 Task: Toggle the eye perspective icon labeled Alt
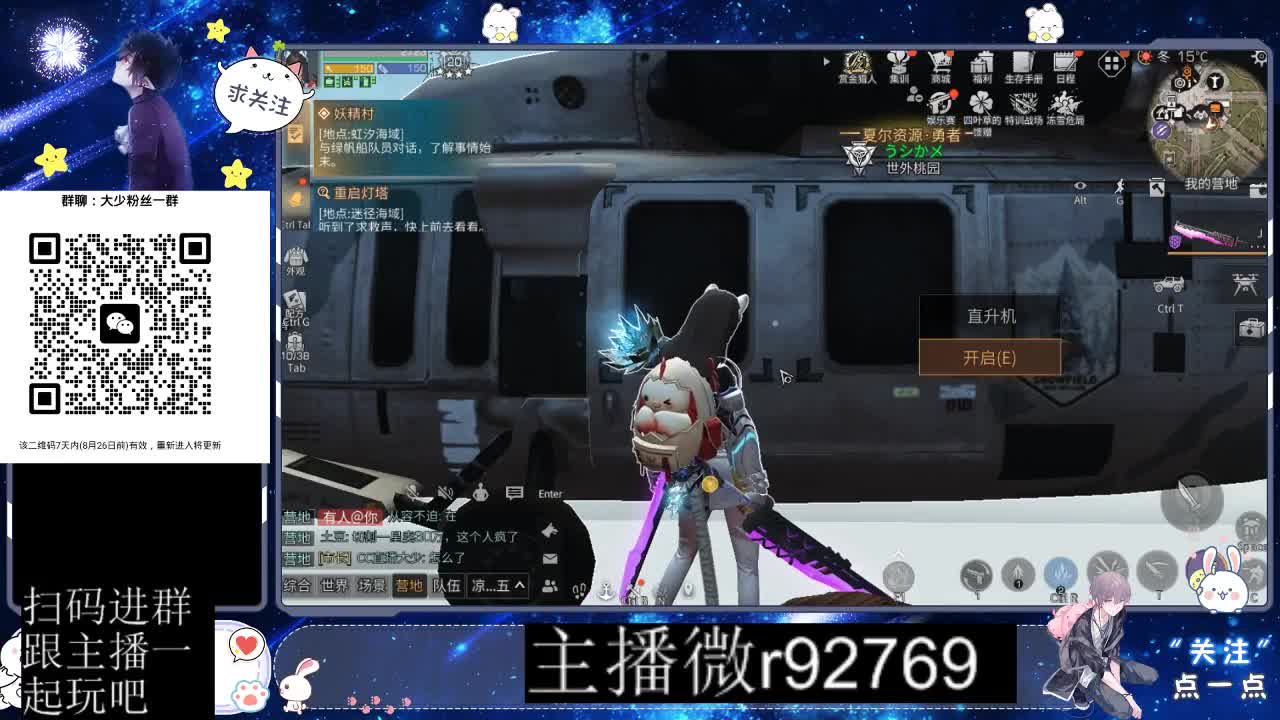point(1078,186)
